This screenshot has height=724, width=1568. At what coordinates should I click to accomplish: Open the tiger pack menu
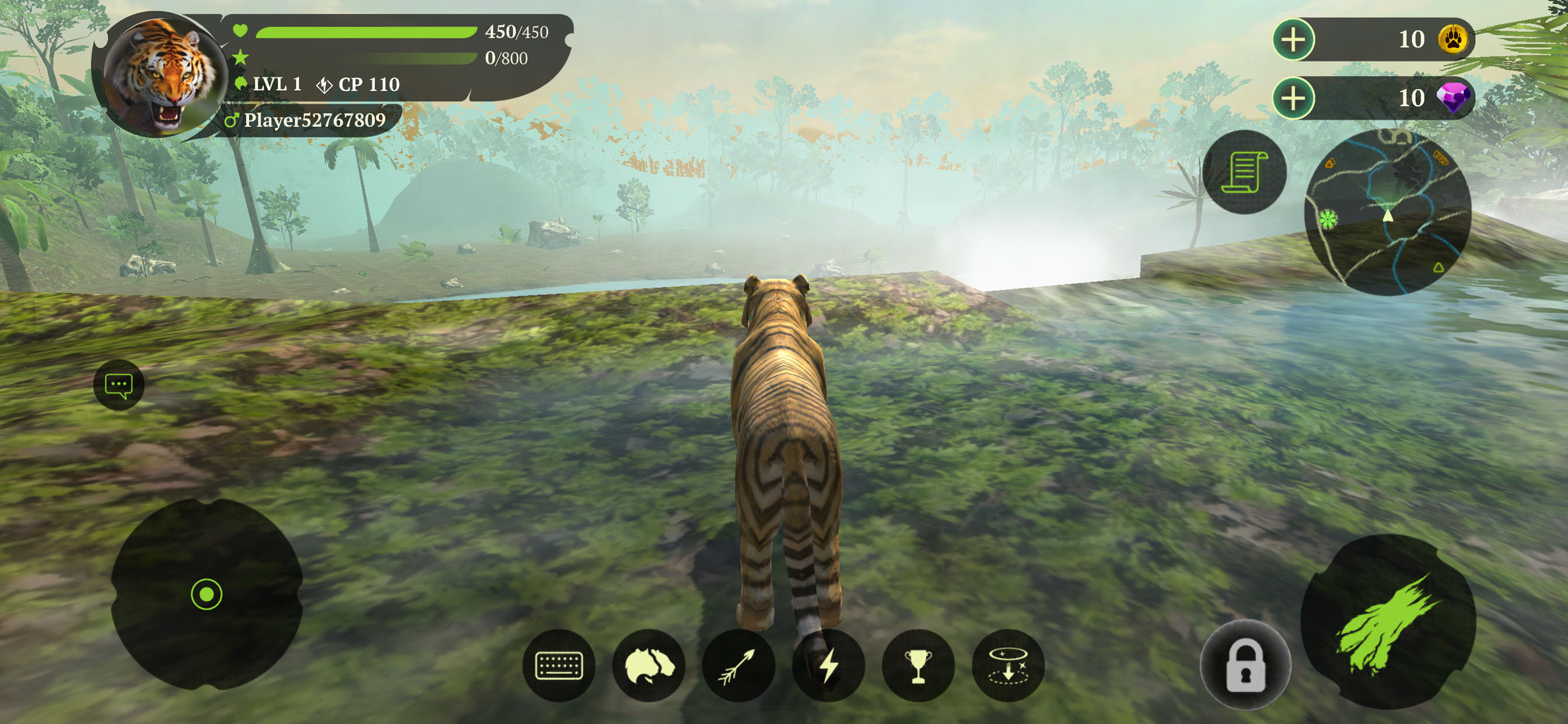(648, 665)
